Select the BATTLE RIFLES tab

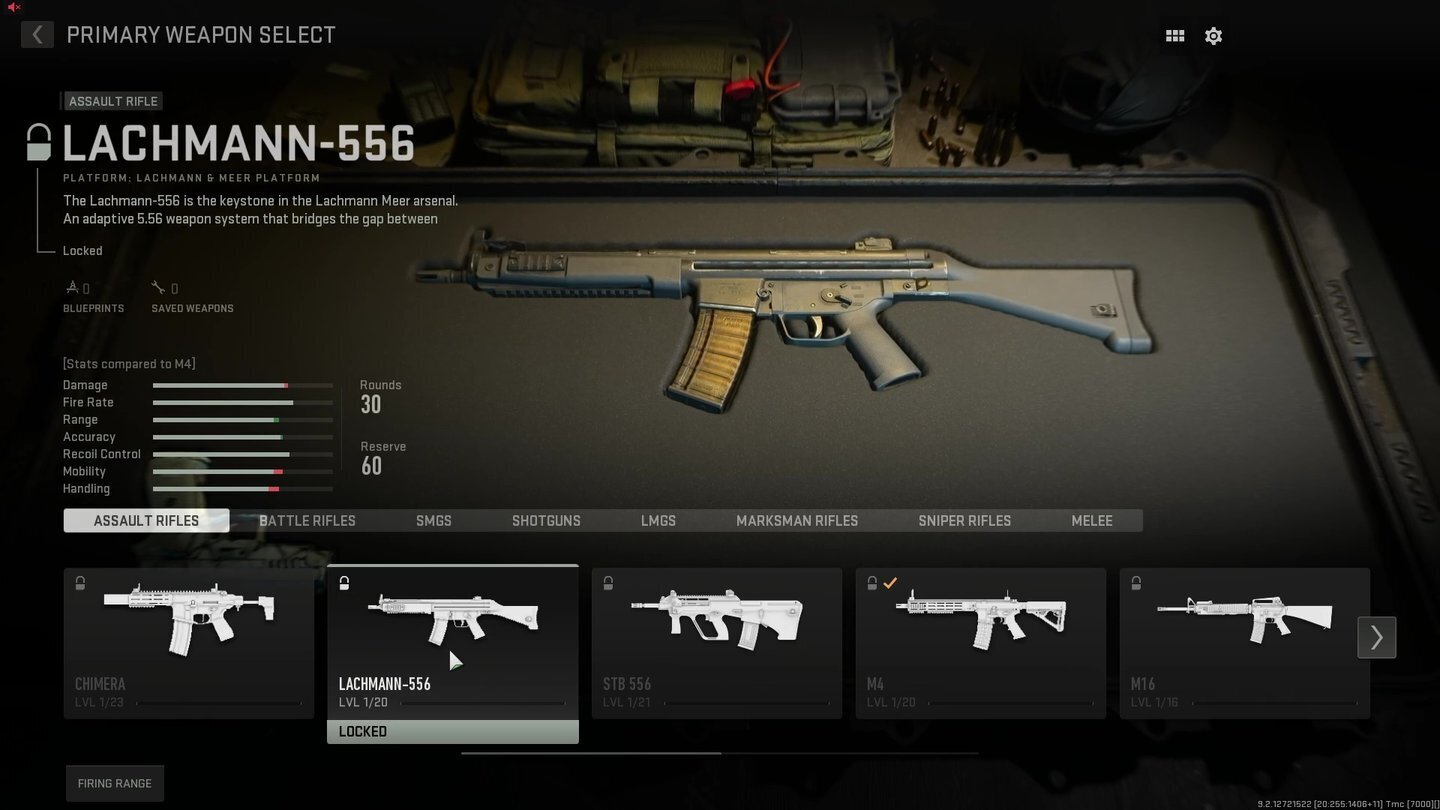pos(307,520)
